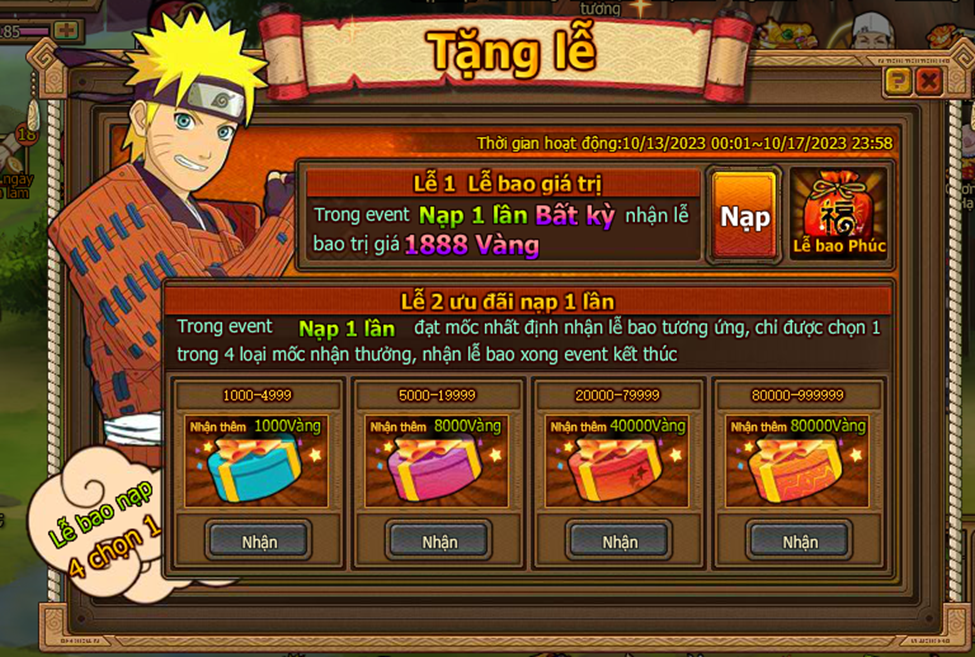This screenshot has height=657, width=975.
Task: Claim the 1000-4999 tier with Nhận
Action: 259,541
